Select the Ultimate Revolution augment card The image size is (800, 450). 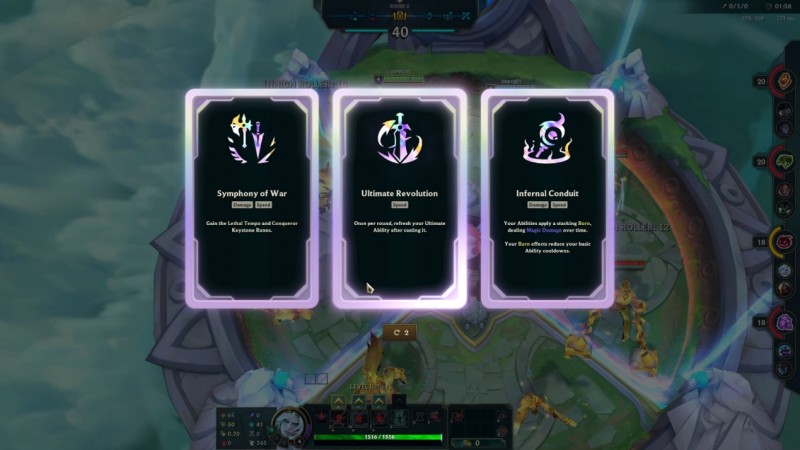pyautogui.click(x=399, y=197)
